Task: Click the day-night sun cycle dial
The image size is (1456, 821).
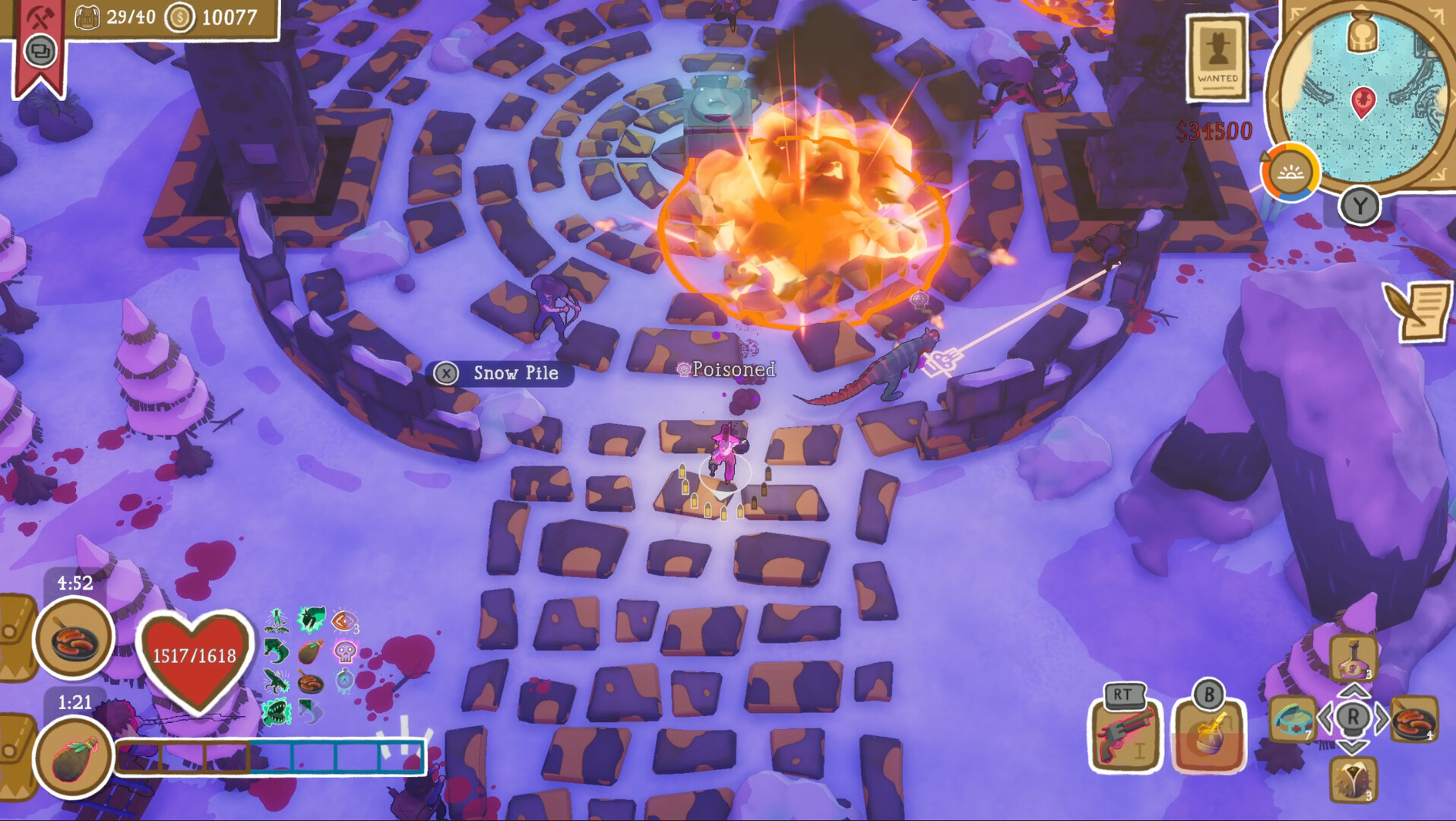Action: [1290, 173]
